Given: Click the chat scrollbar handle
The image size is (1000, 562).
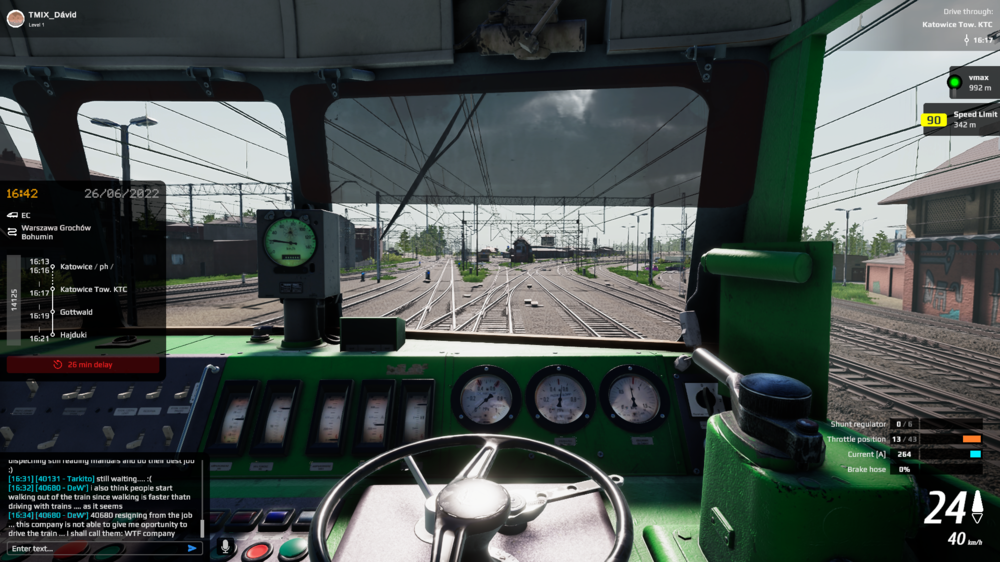Looking at the screenshot, I should tap(202, 527).
